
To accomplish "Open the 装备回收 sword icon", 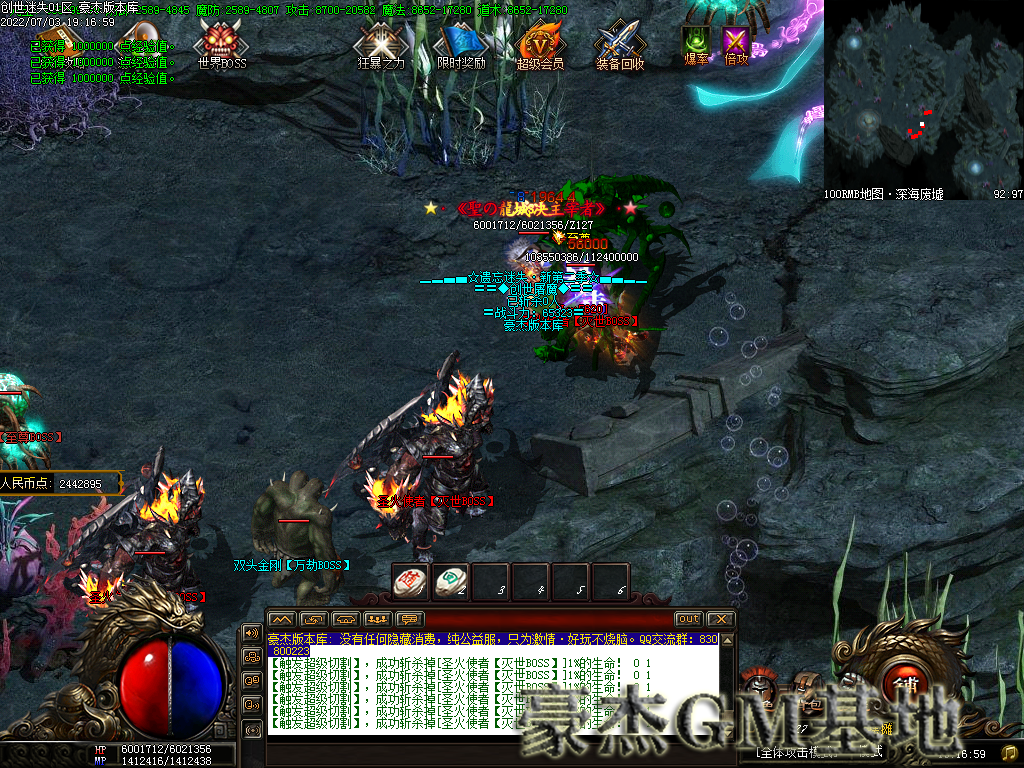I will tap(620, 41).
